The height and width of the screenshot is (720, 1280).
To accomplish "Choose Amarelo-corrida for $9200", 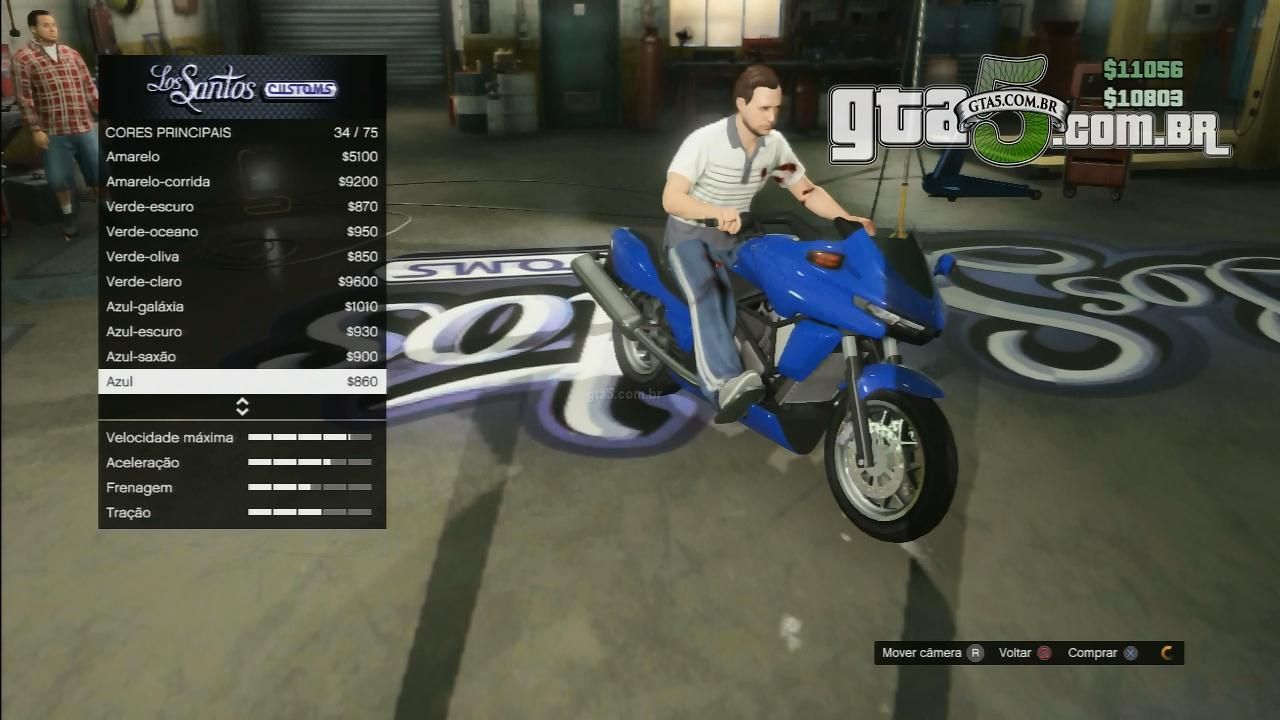I will 241,182.
